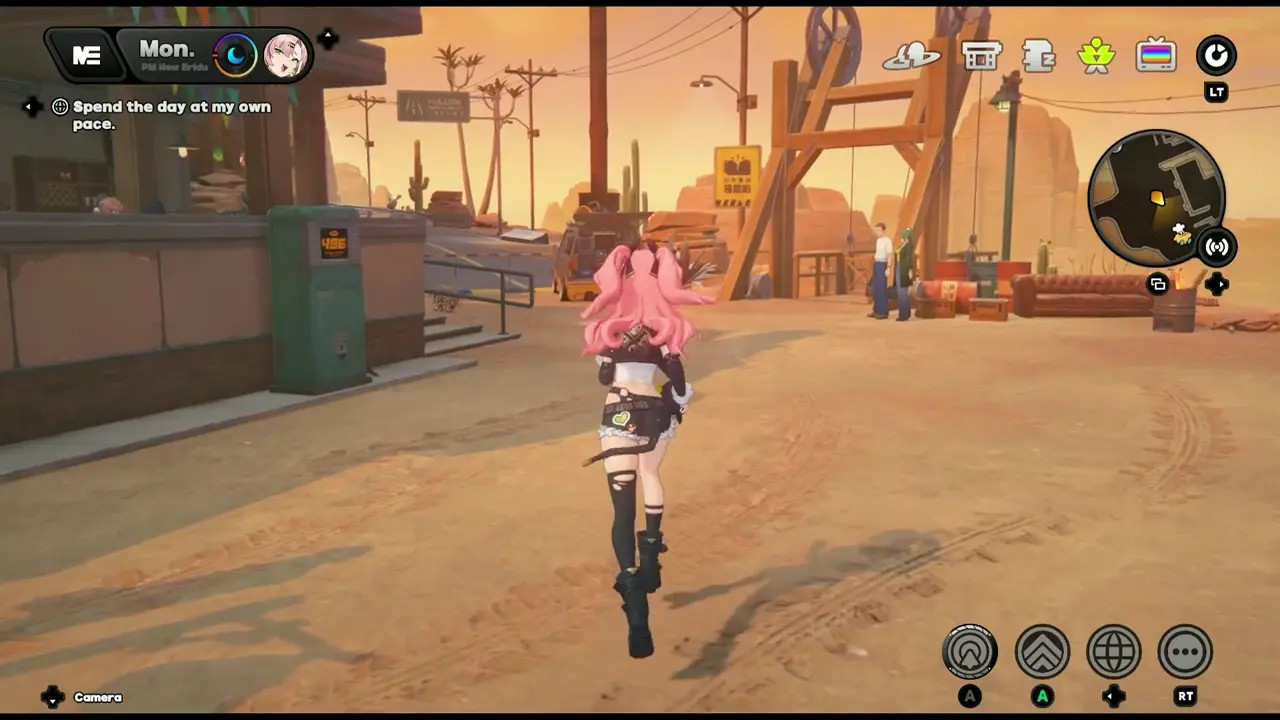Activate the concentric rings arrow button

point(970,652)
